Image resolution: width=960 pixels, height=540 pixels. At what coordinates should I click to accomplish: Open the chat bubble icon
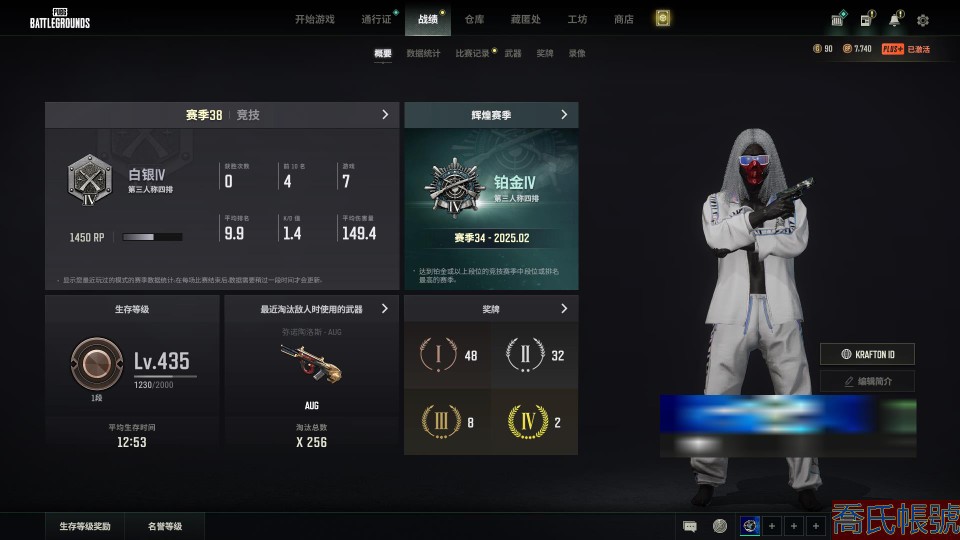(690, 526)
